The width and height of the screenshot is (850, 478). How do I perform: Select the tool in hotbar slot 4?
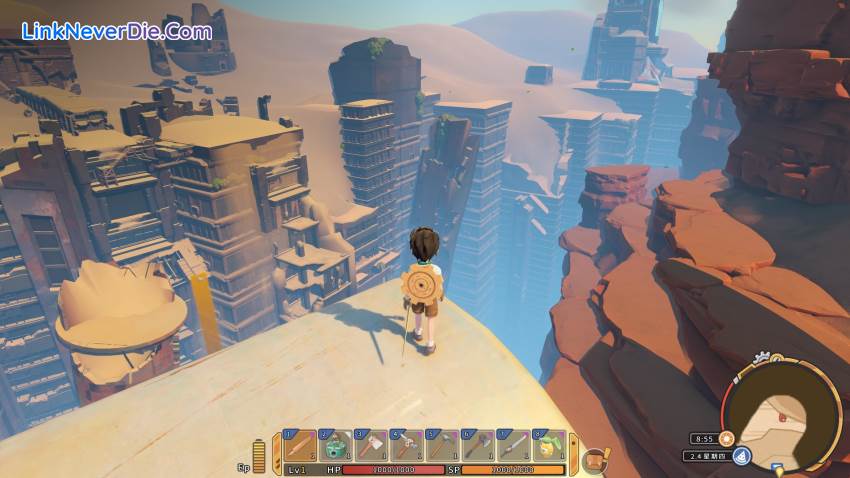pyautogui.click(x=406, y=445)
